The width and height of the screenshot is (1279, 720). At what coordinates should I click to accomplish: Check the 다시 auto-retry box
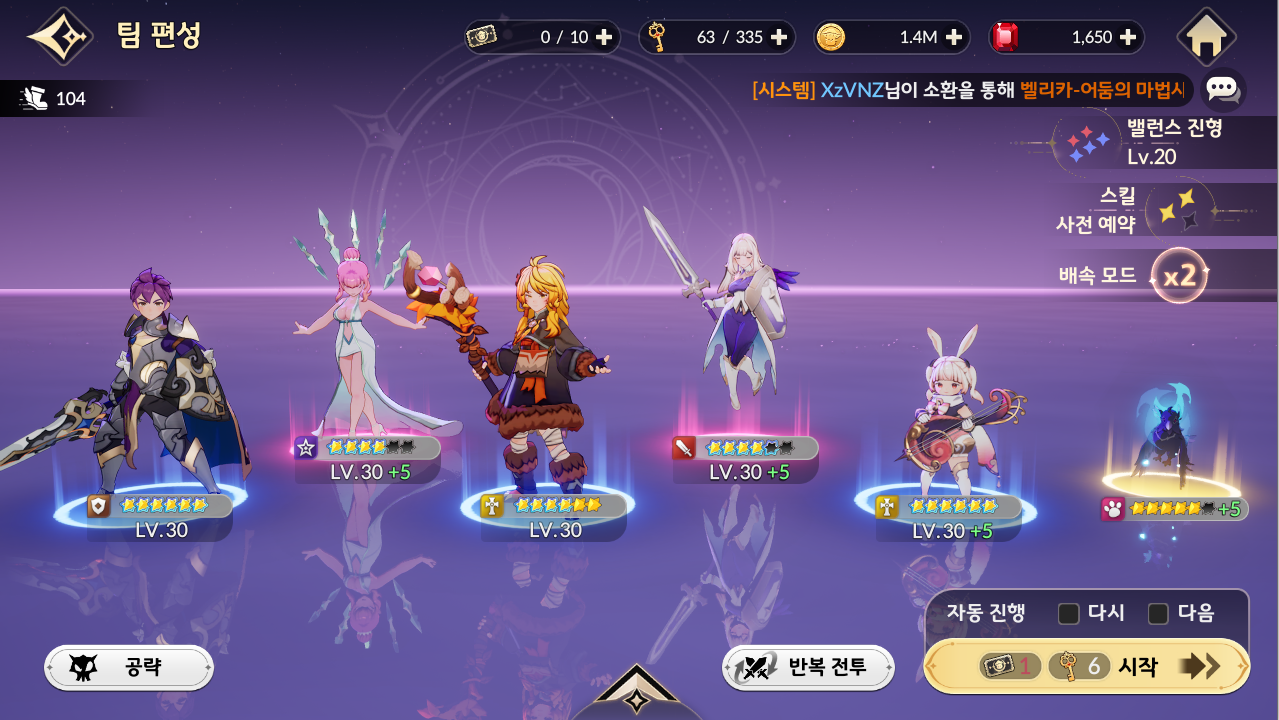[x=1069, y=613]
